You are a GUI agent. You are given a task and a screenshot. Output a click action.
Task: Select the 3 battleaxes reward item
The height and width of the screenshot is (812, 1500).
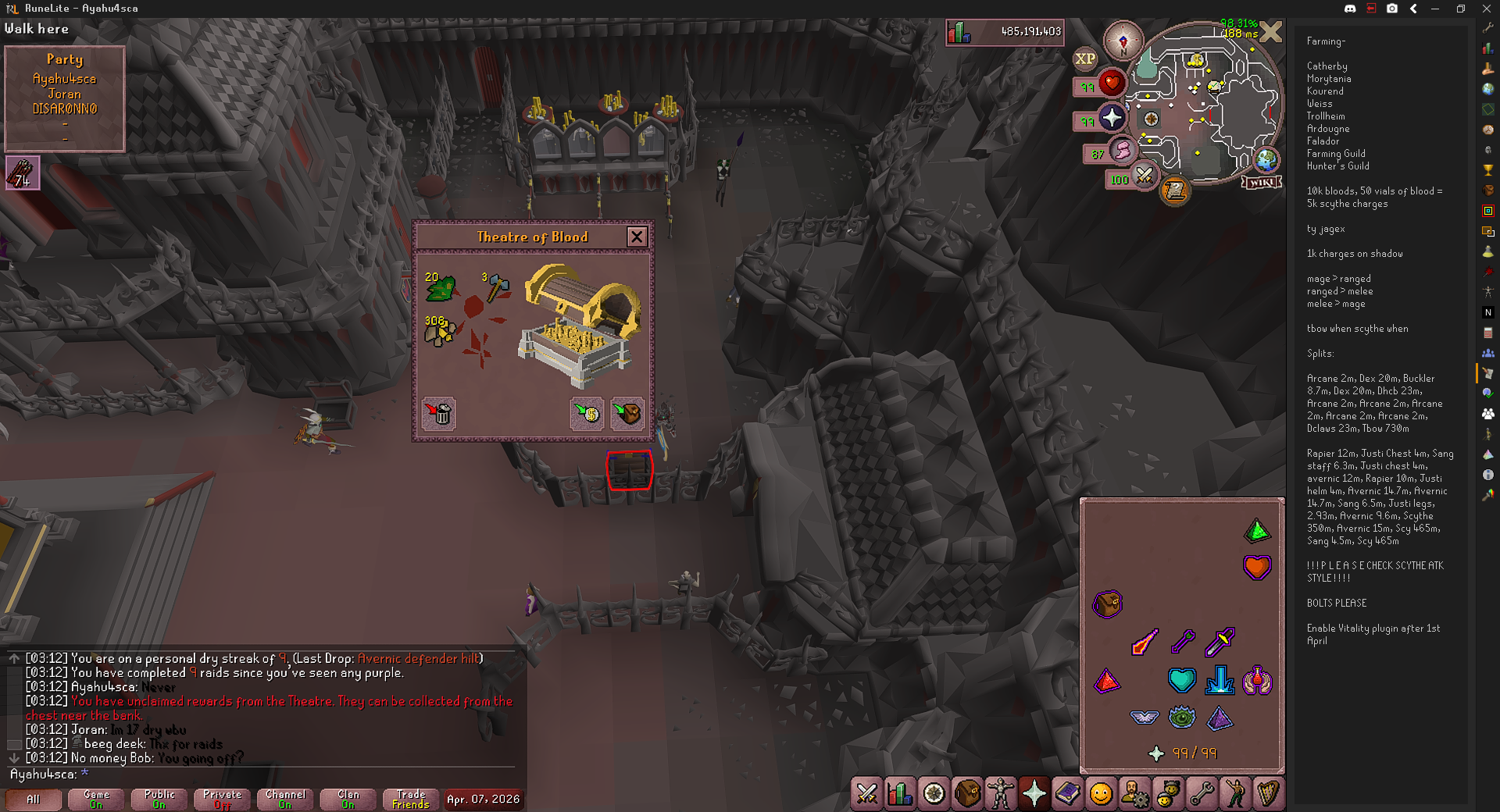click(496, 287)
